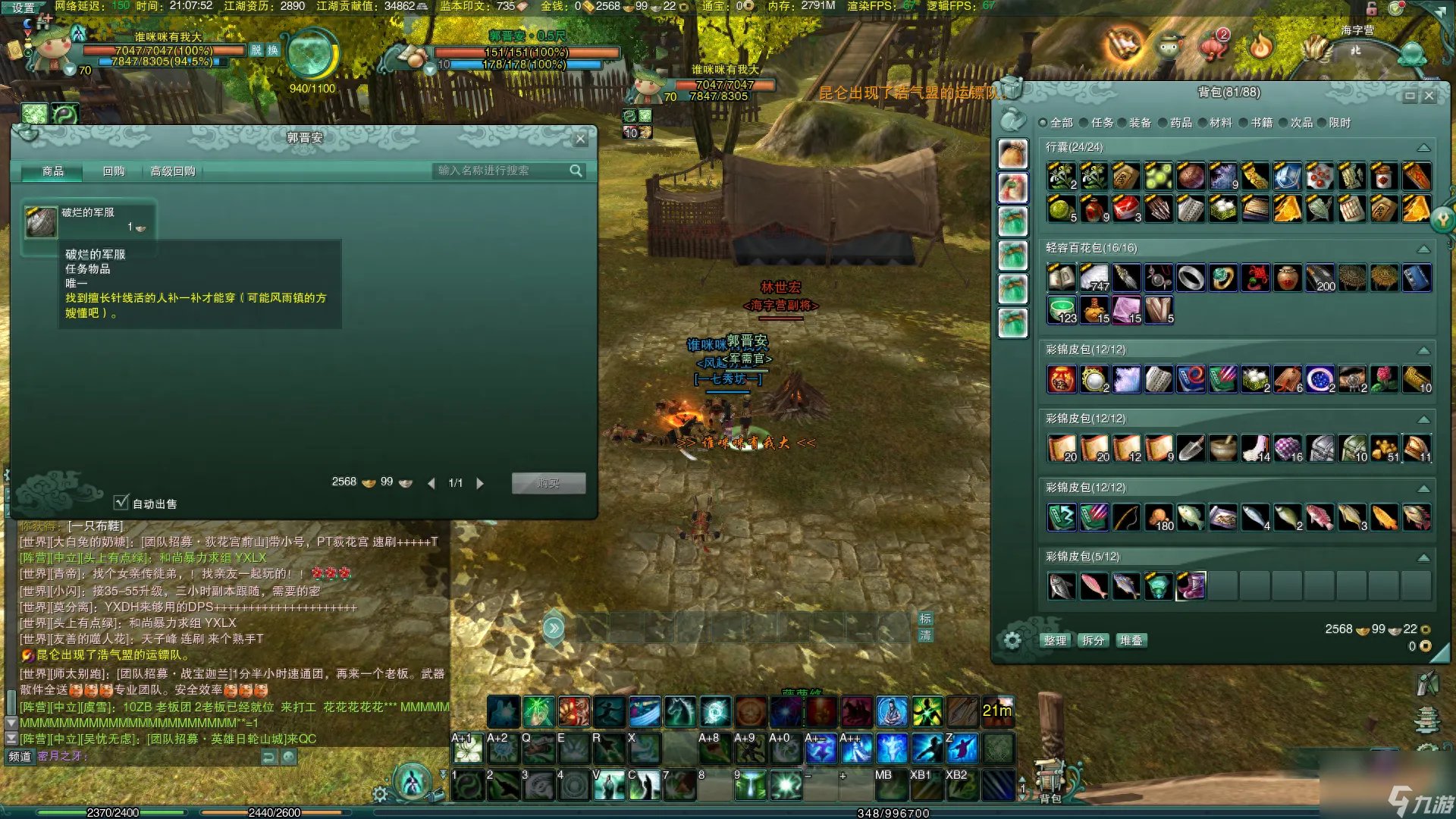Select the purple boot item in bag
Image resolution: width=1456 pixels, height=819 pixels.
click(1191, 586)
